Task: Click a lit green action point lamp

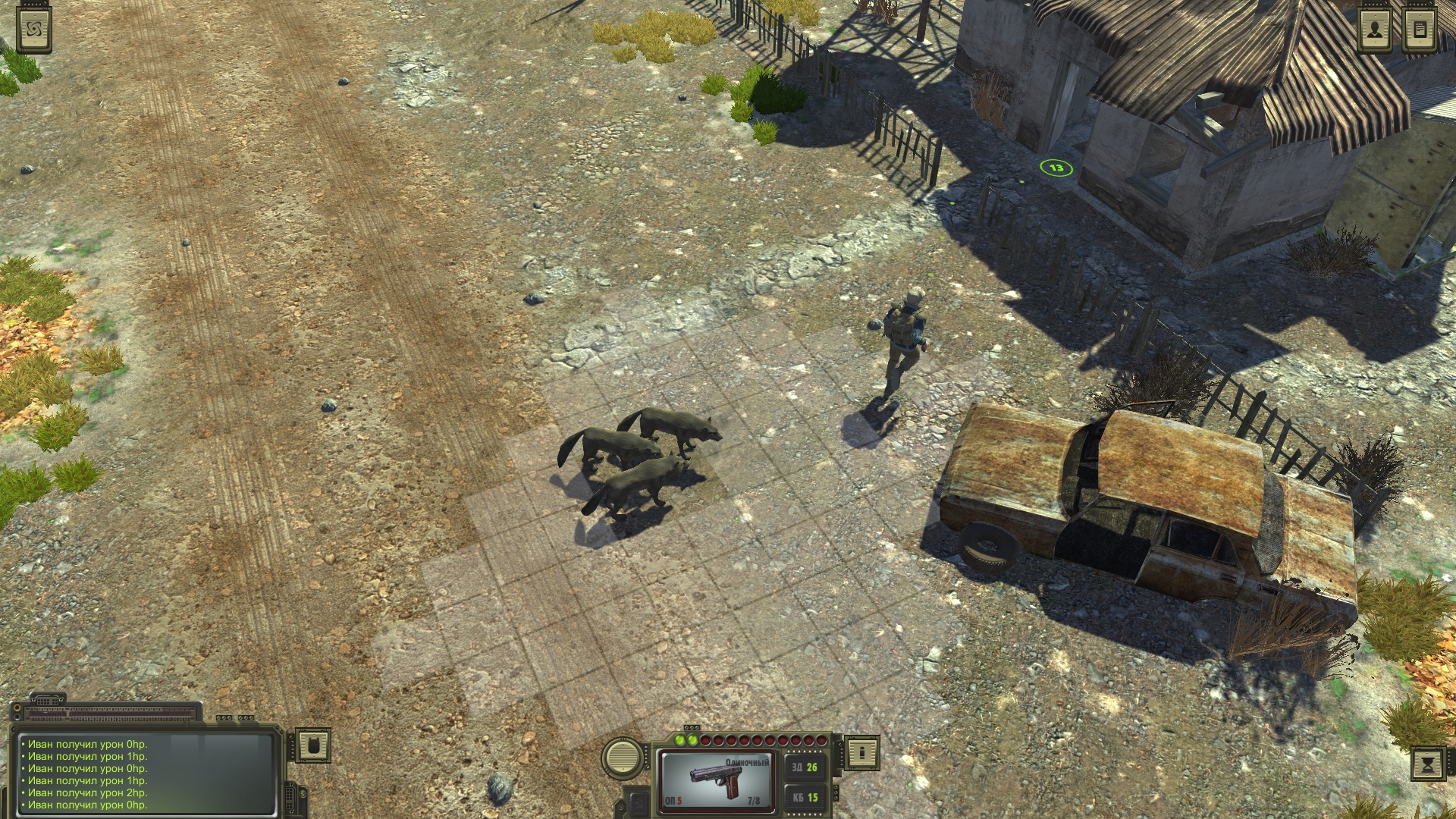Action: click(x=679, y=740)
